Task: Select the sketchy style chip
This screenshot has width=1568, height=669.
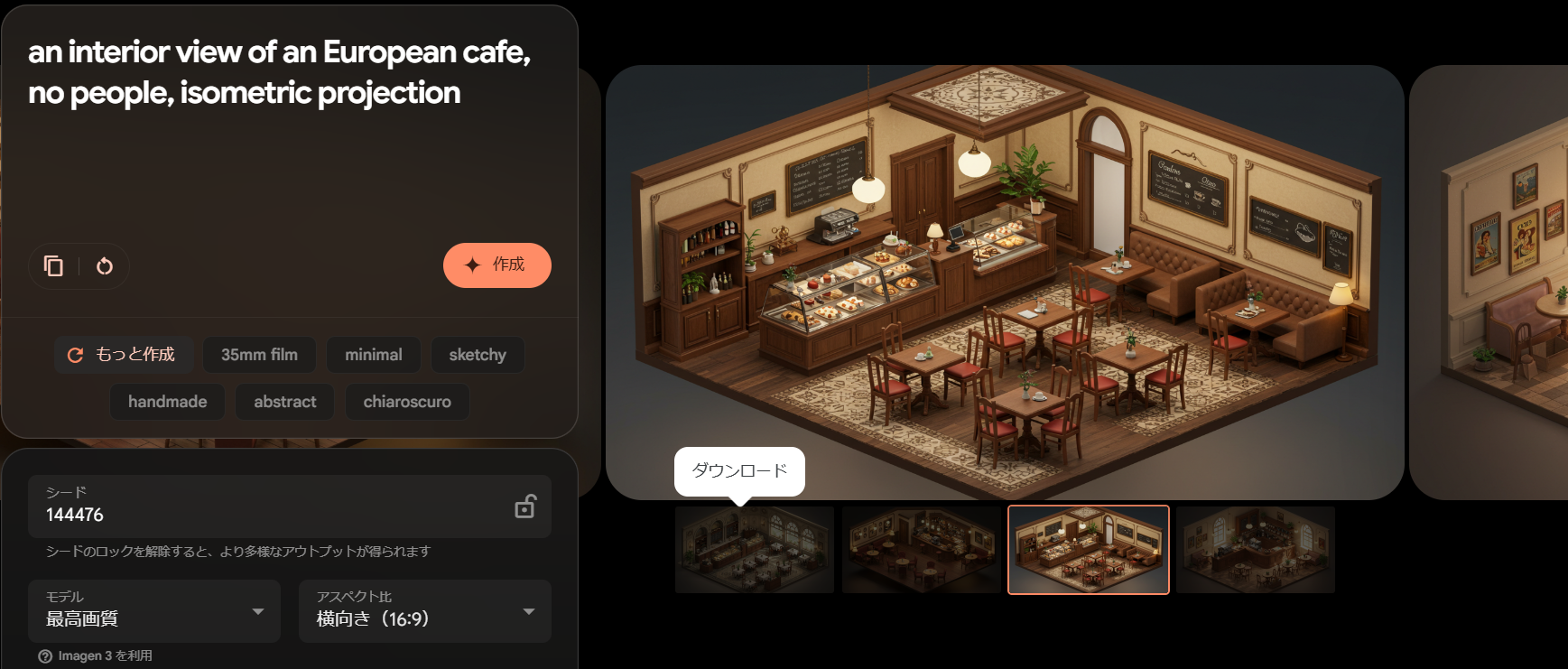Action: tap(477, 355)
